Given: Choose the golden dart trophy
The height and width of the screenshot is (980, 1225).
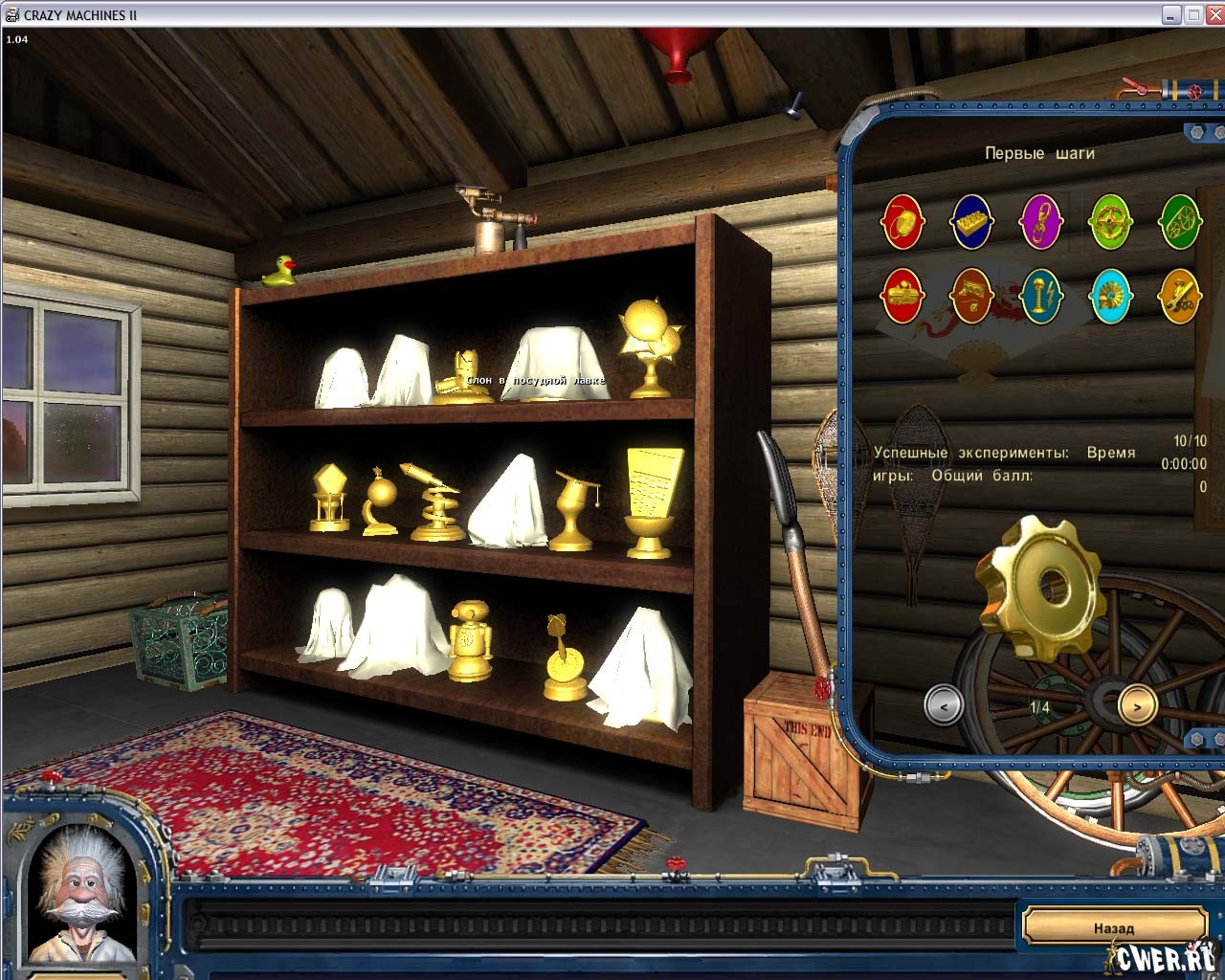Looking at the screenshot, I should (x=563, y=658).
